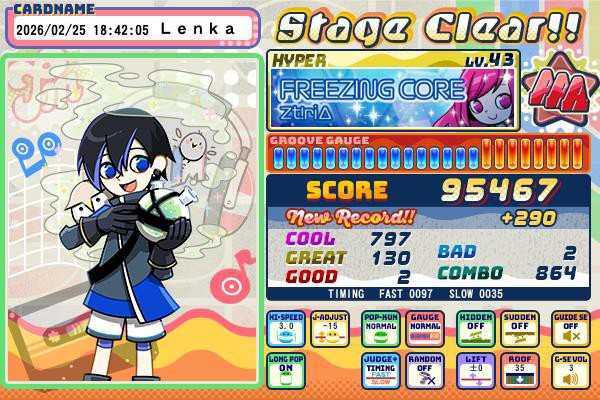600x400 pixels.
Task: Select the HI-SPEED 3.0 option tile
Action: click(286, 329)
